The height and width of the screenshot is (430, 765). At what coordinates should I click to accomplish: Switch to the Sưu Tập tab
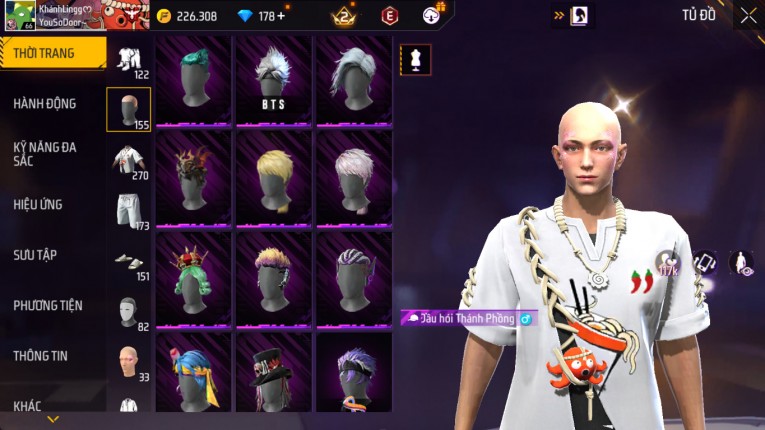[35, 255]
